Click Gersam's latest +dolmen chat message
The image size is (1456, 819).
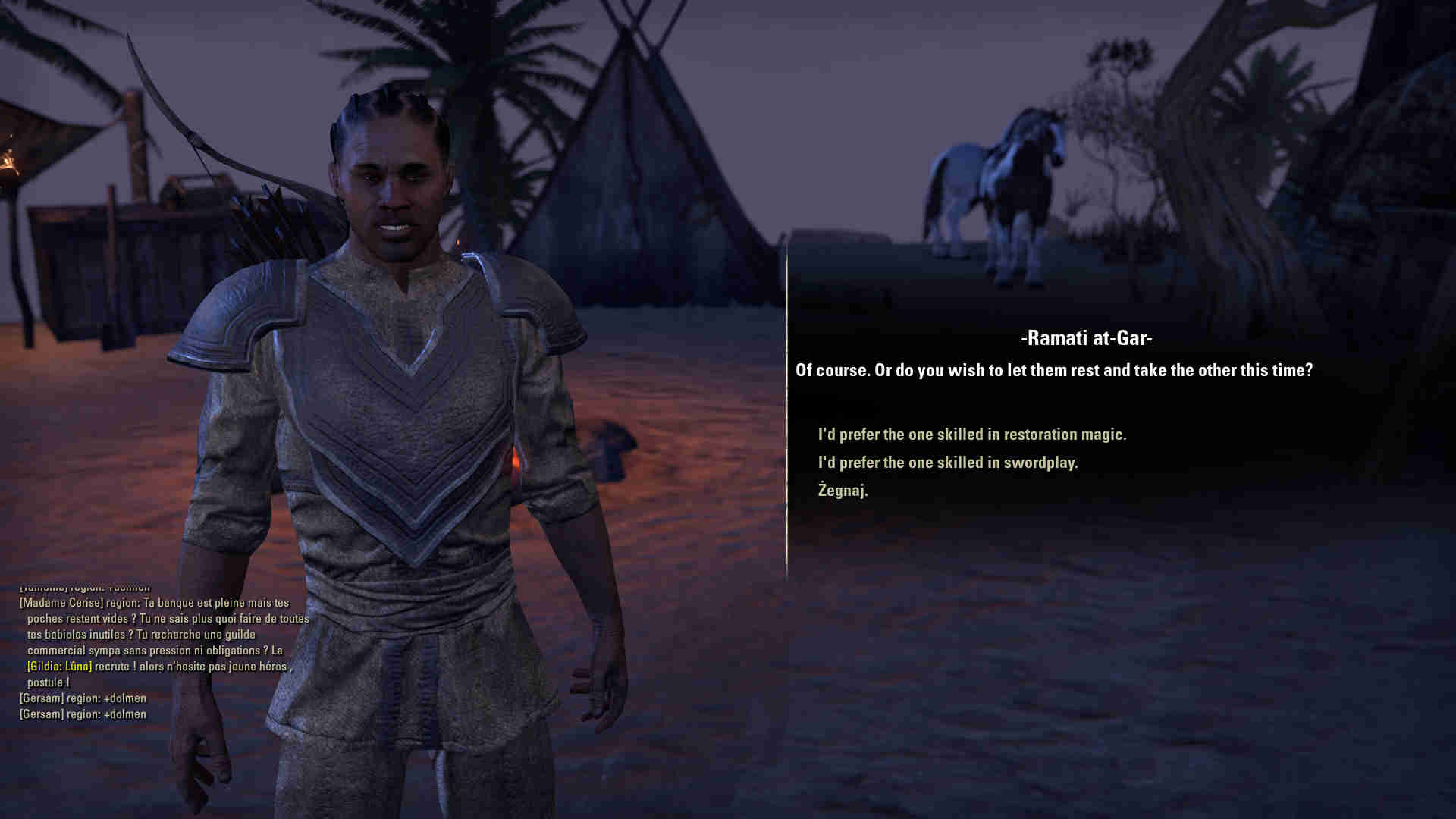coord(83,714)
